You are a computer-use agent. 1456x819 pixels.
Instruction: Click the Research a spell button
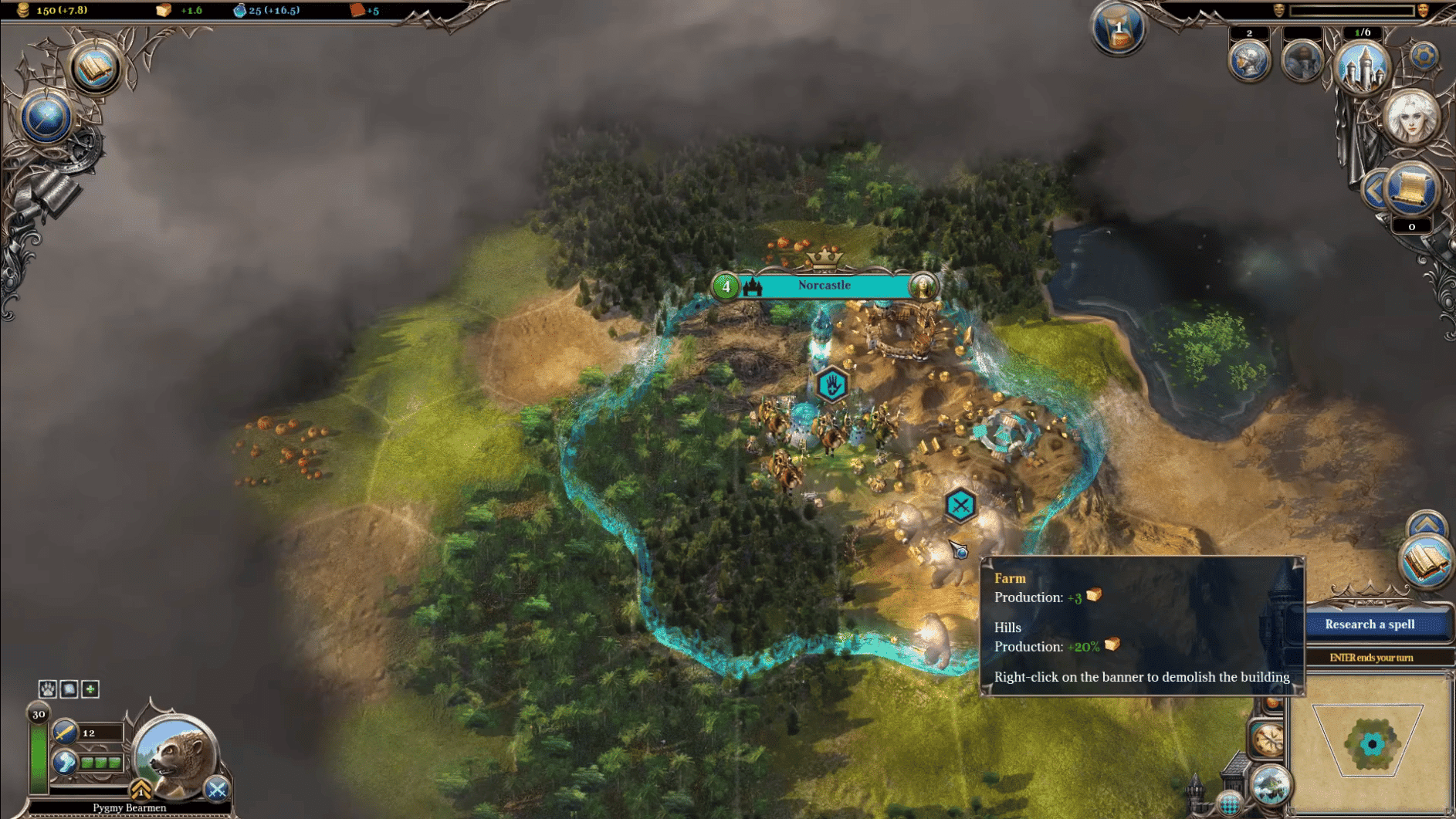point(1370,624)
